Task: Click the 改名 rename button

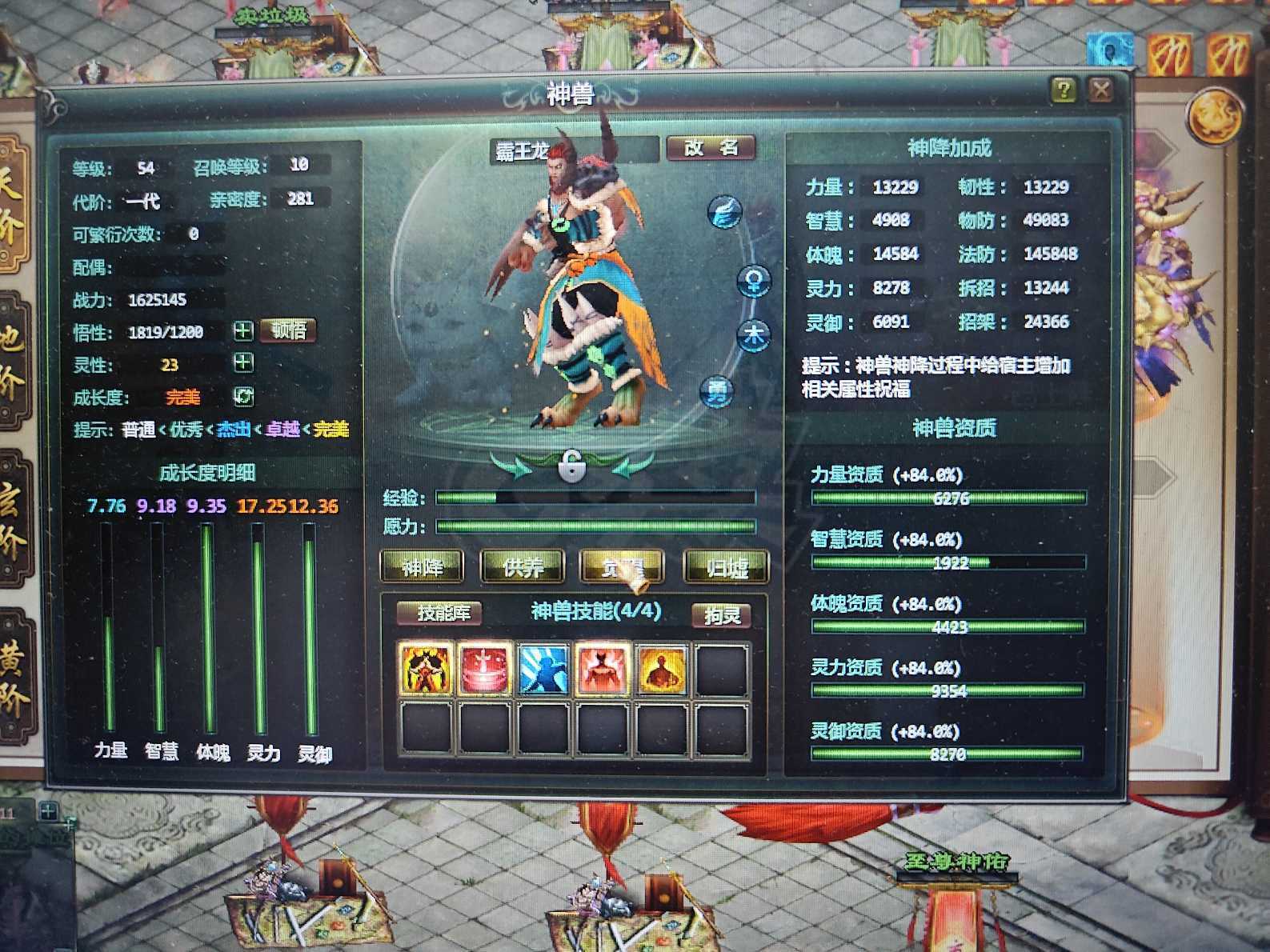Action: (711, 149)
